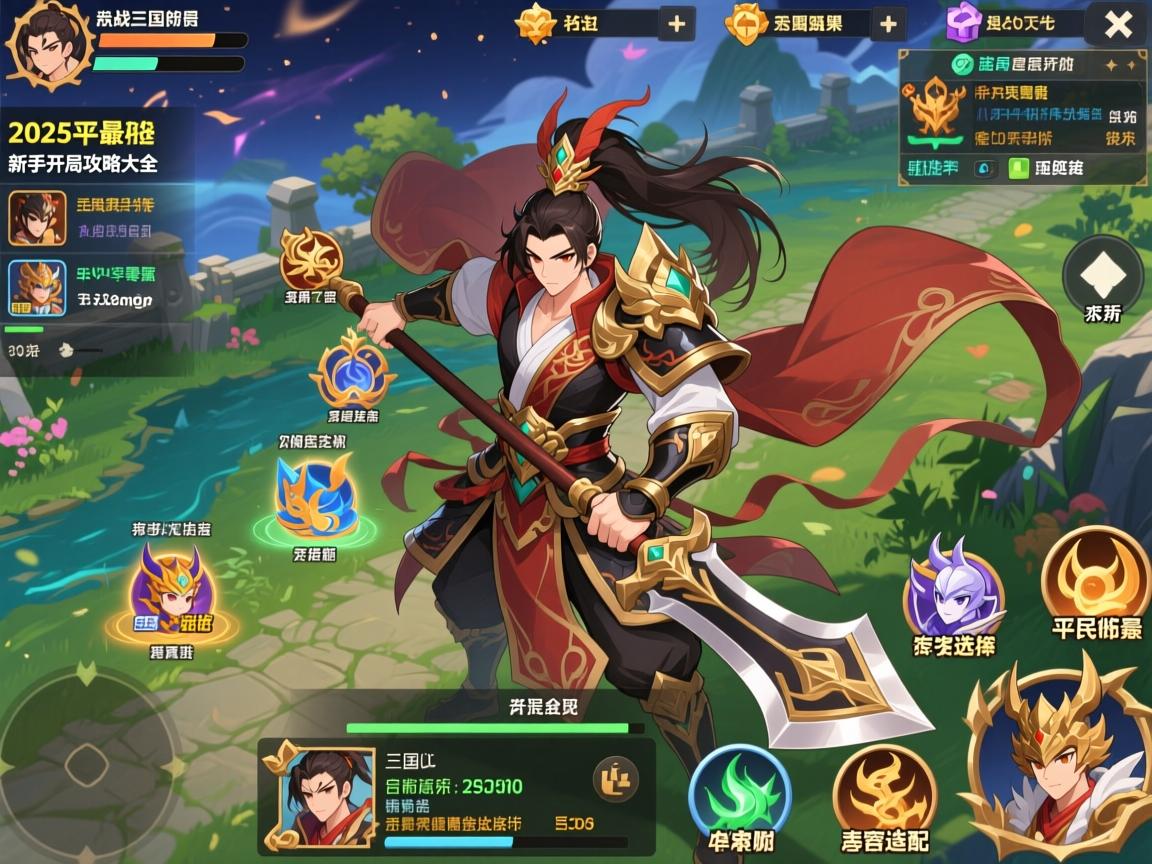Tap the plus button beside the orange helmet currency

coord(887,24)
